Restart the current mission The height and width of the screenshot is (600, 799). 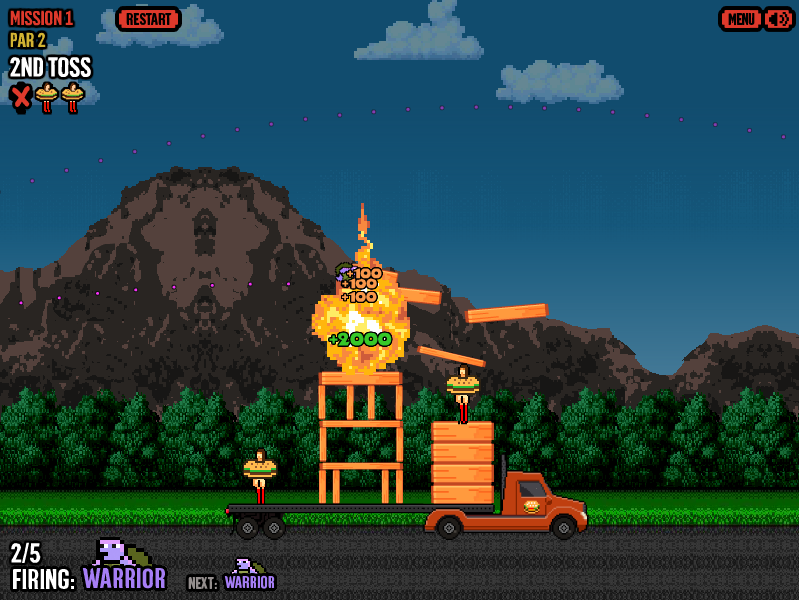click(148, 19)
